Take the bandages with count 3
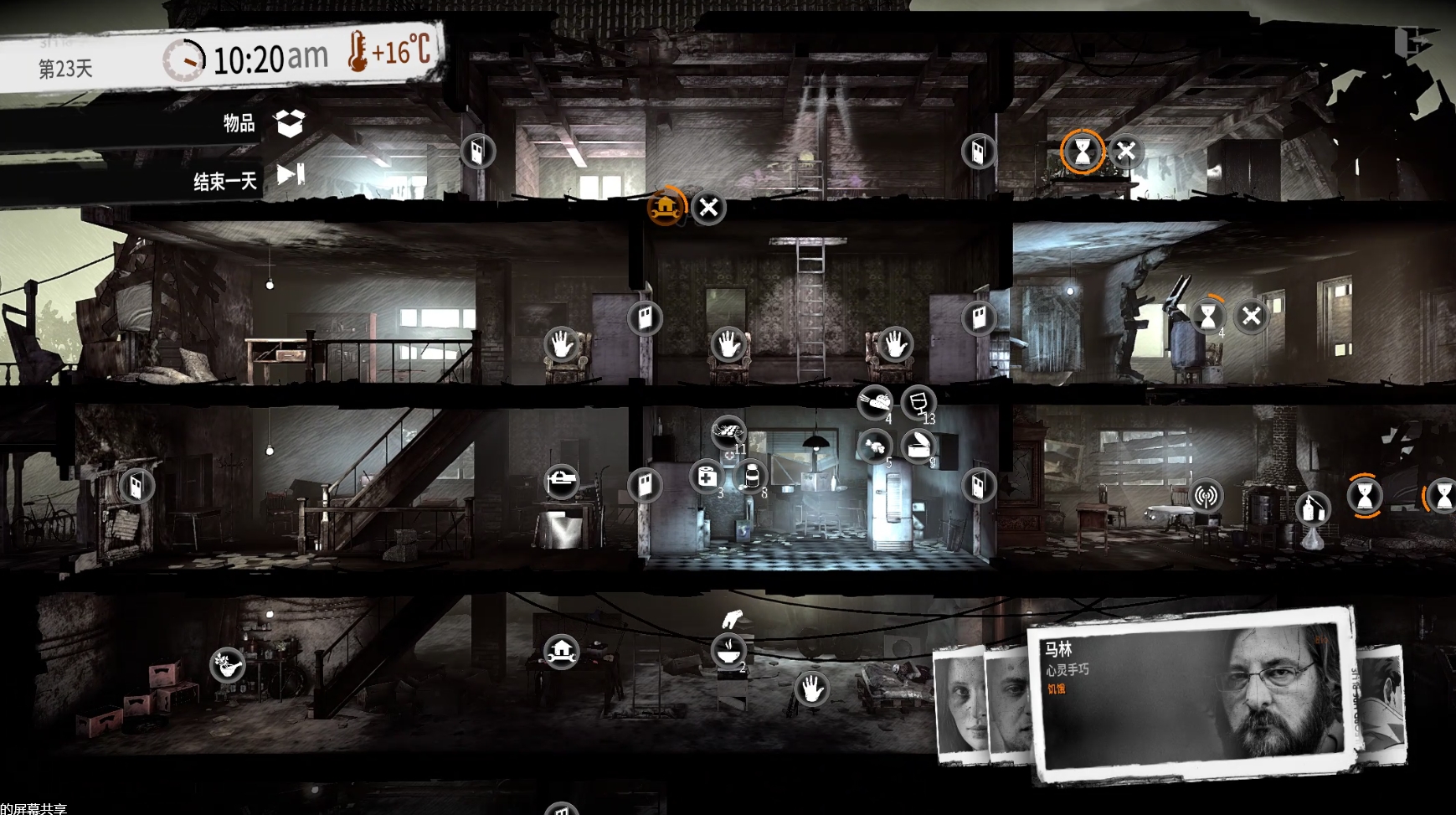This screenshot has height=815, width=1456. click(706, 477)
